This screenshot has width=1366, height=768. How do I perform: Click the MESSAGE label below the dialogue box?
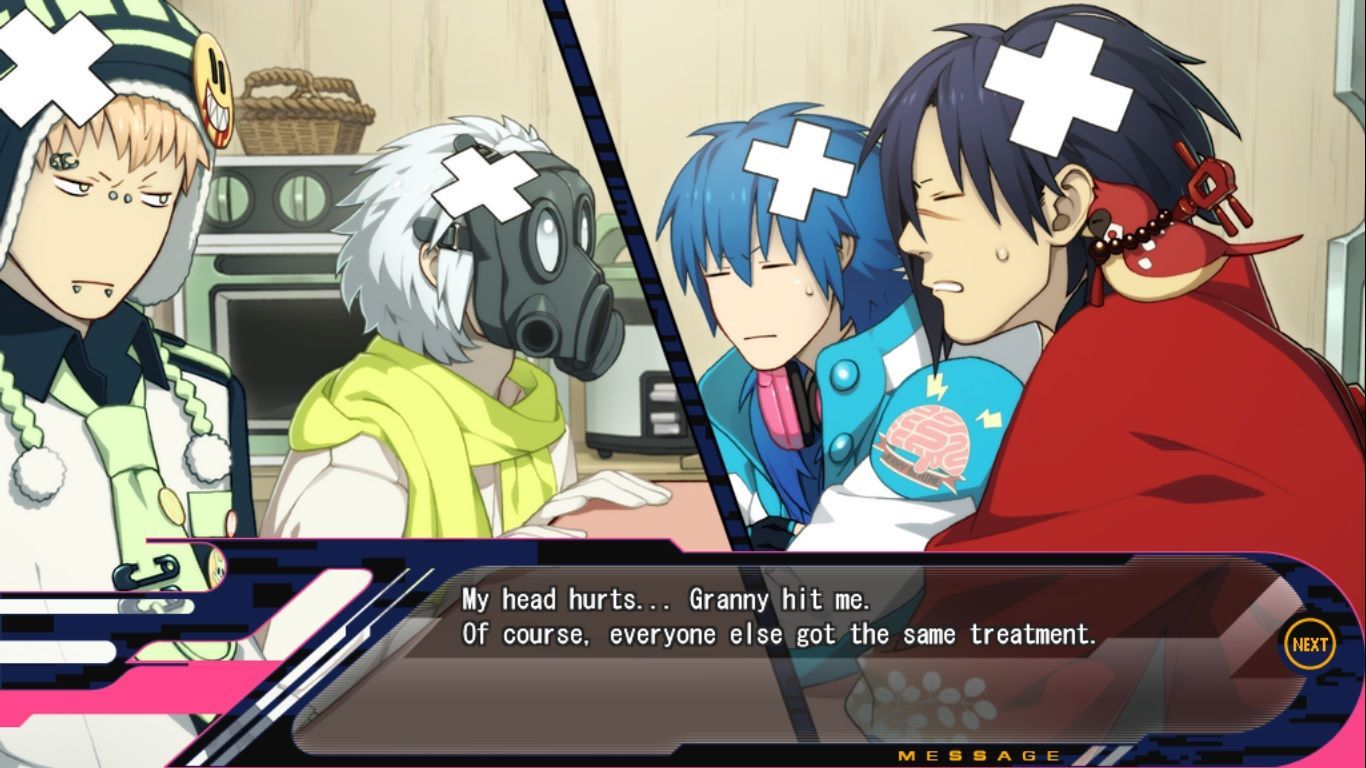[979, 755]
